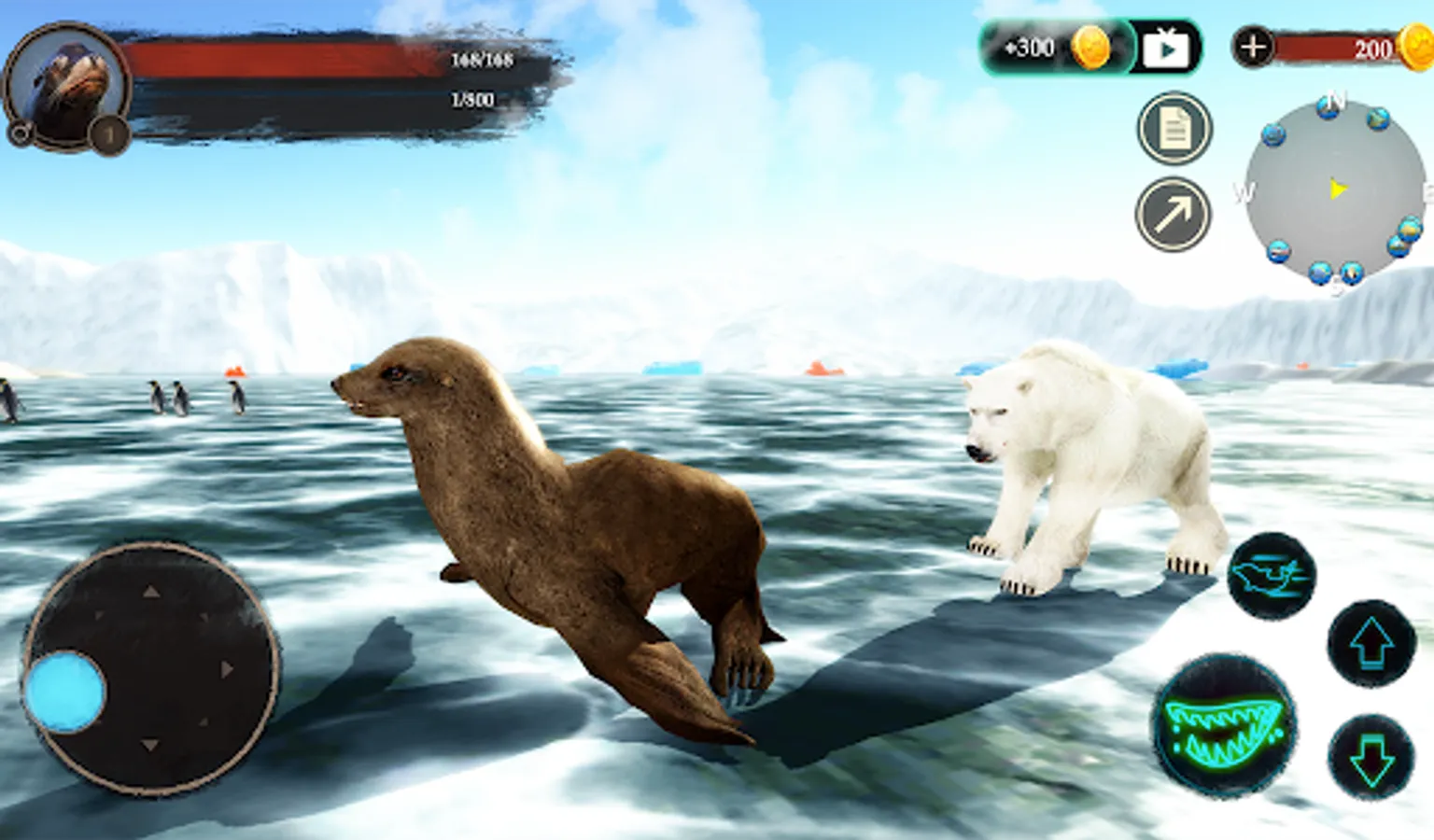Tap the down arrow button

[x=1371, y=757]
